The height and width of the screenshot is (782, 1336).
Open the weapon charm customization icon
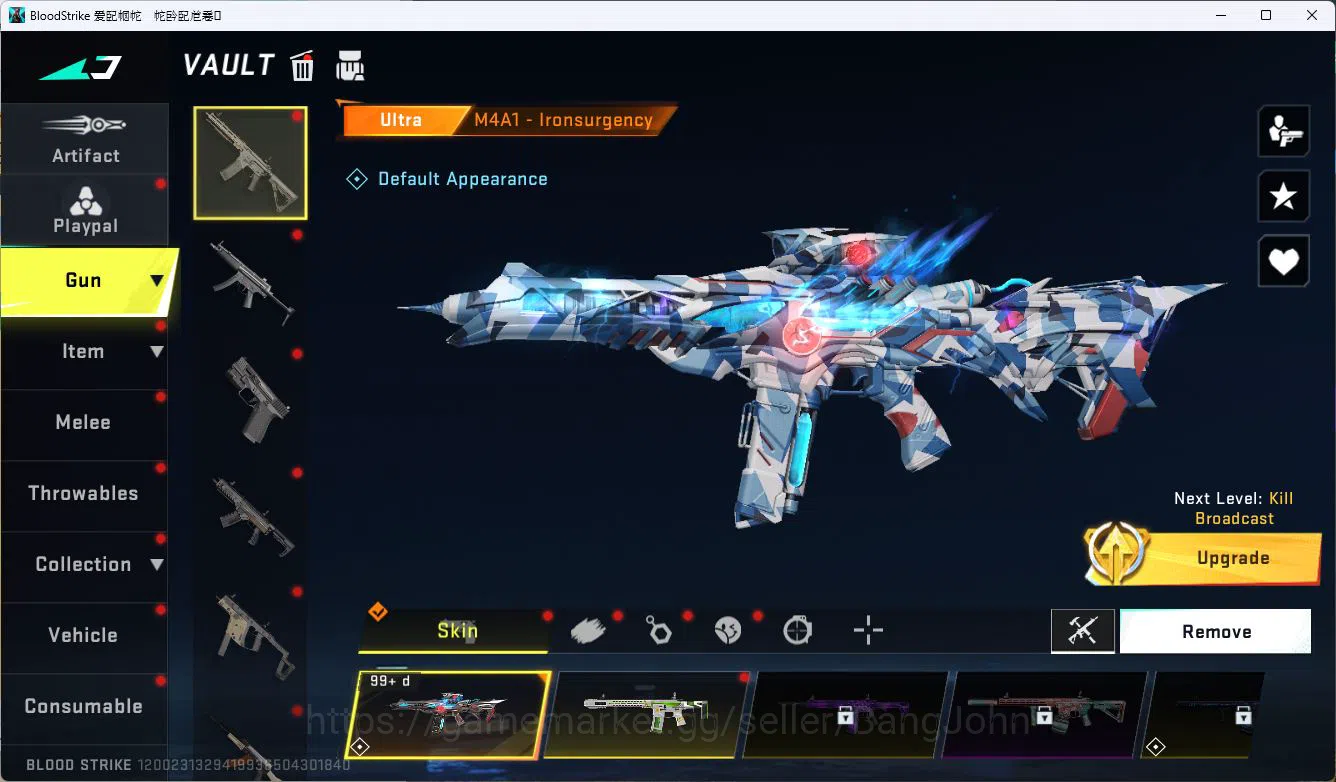tap(658, 629)
